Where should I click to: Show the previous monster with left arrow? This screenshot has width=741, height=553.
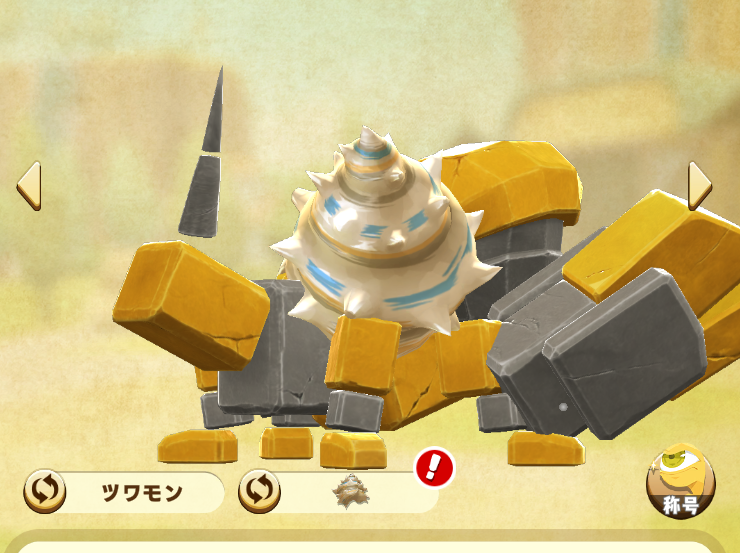tap(28, 186)
